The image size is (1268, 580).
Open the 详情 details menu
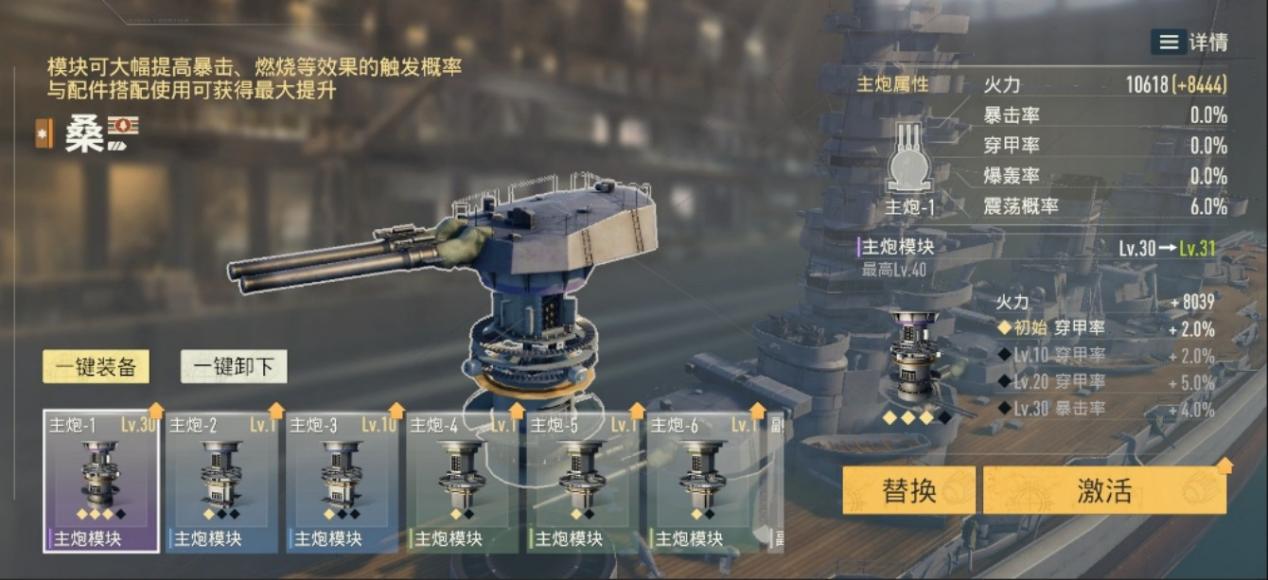pyautogui.click(x=1189, y=42)
